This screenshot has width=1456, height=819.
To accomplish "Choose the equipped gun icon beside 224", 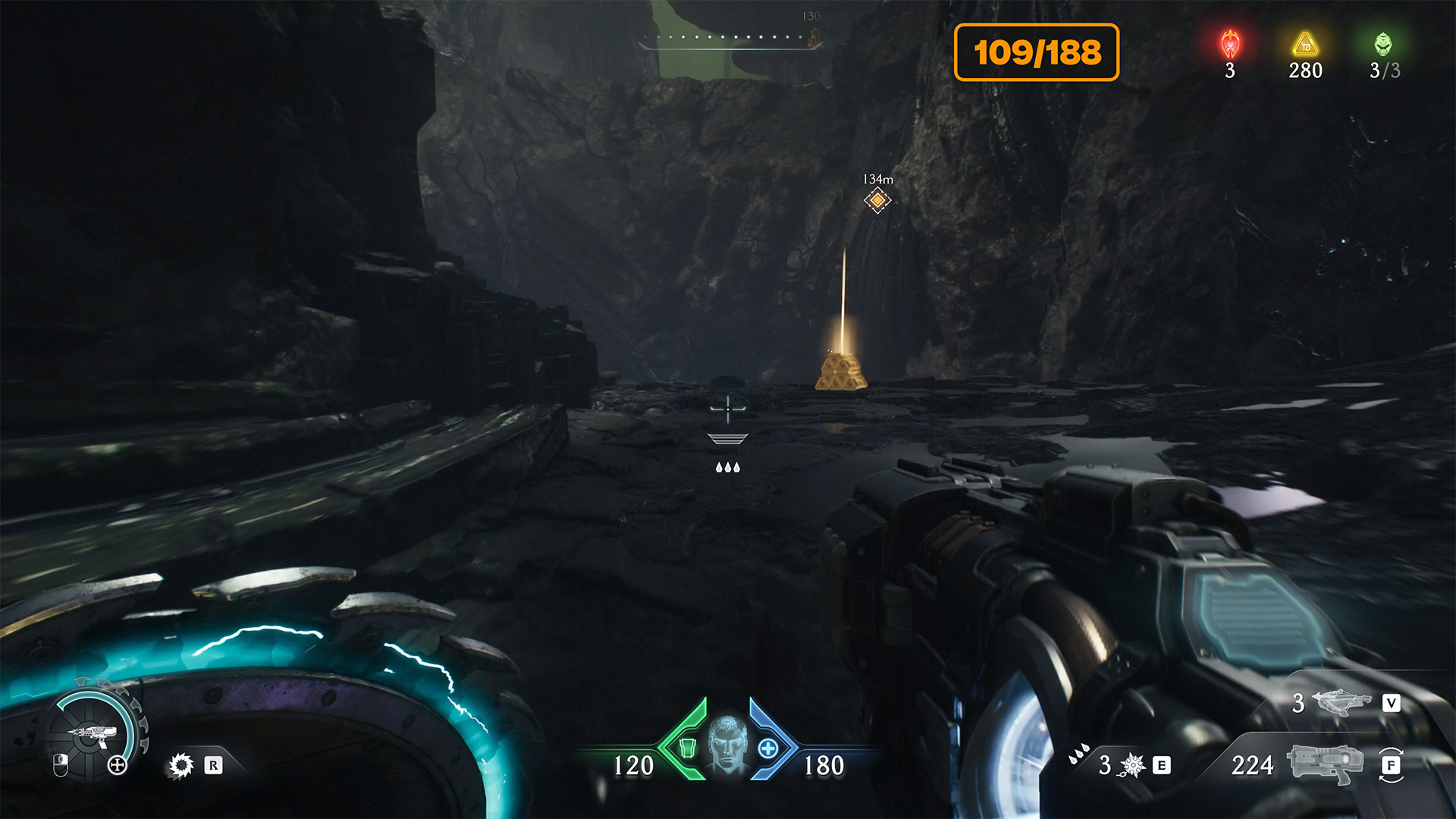I will 1324,763.
